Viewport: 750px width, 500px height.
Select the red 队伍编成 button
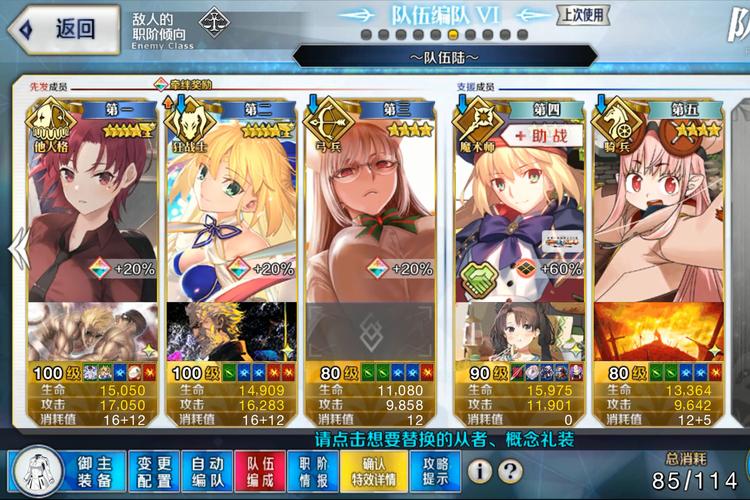click(259, 469)
